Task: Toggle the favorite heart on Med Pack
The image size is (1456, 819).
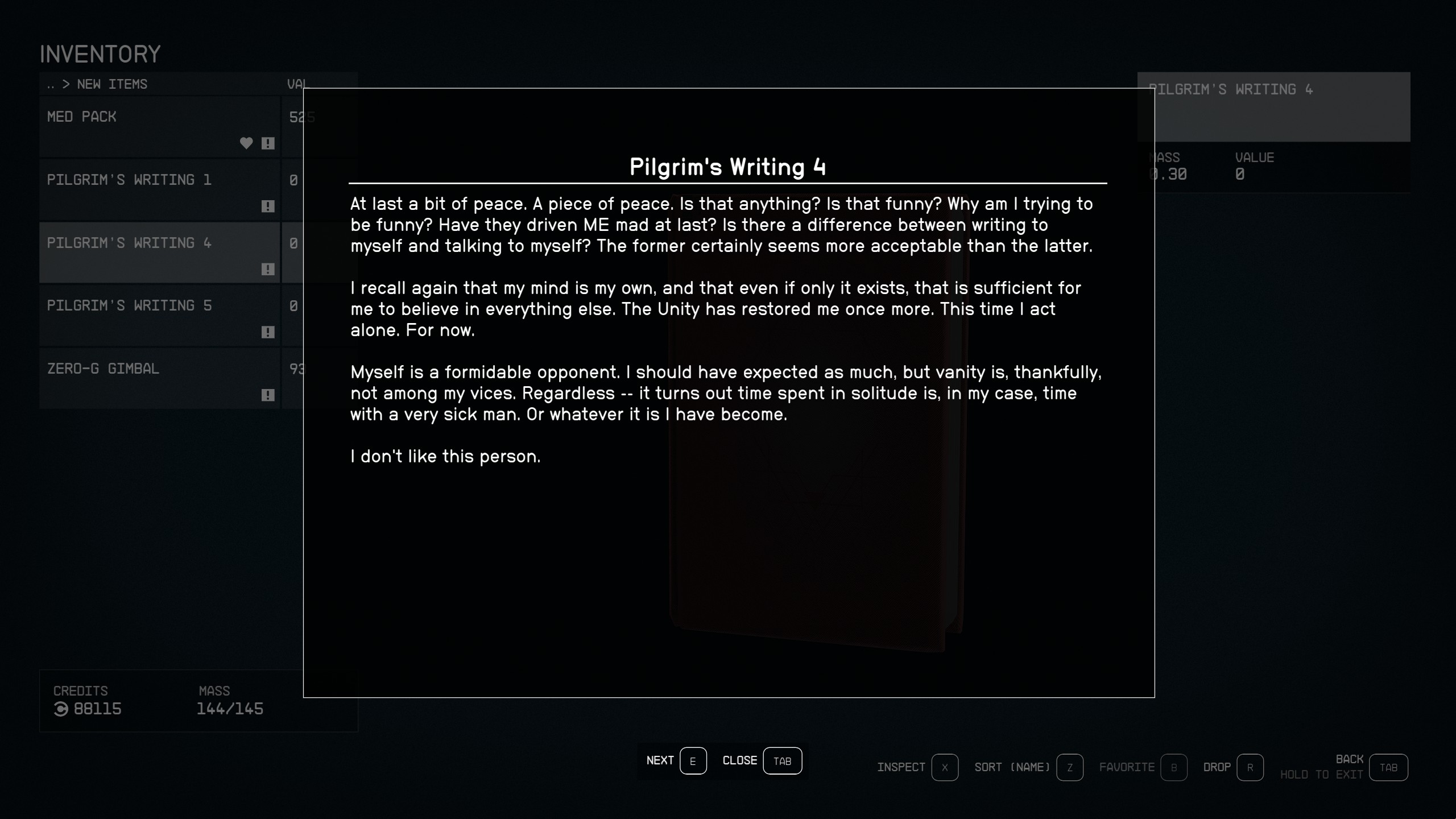Action: 247,144
